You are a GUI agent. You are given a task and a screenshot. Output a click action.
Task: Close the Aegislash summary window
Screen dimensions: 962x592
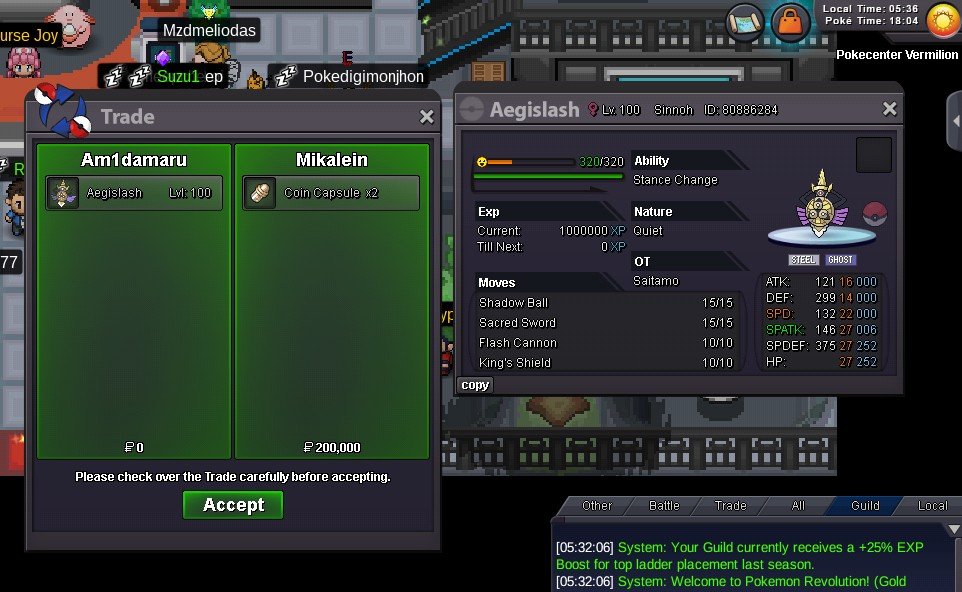pos(889,109)
